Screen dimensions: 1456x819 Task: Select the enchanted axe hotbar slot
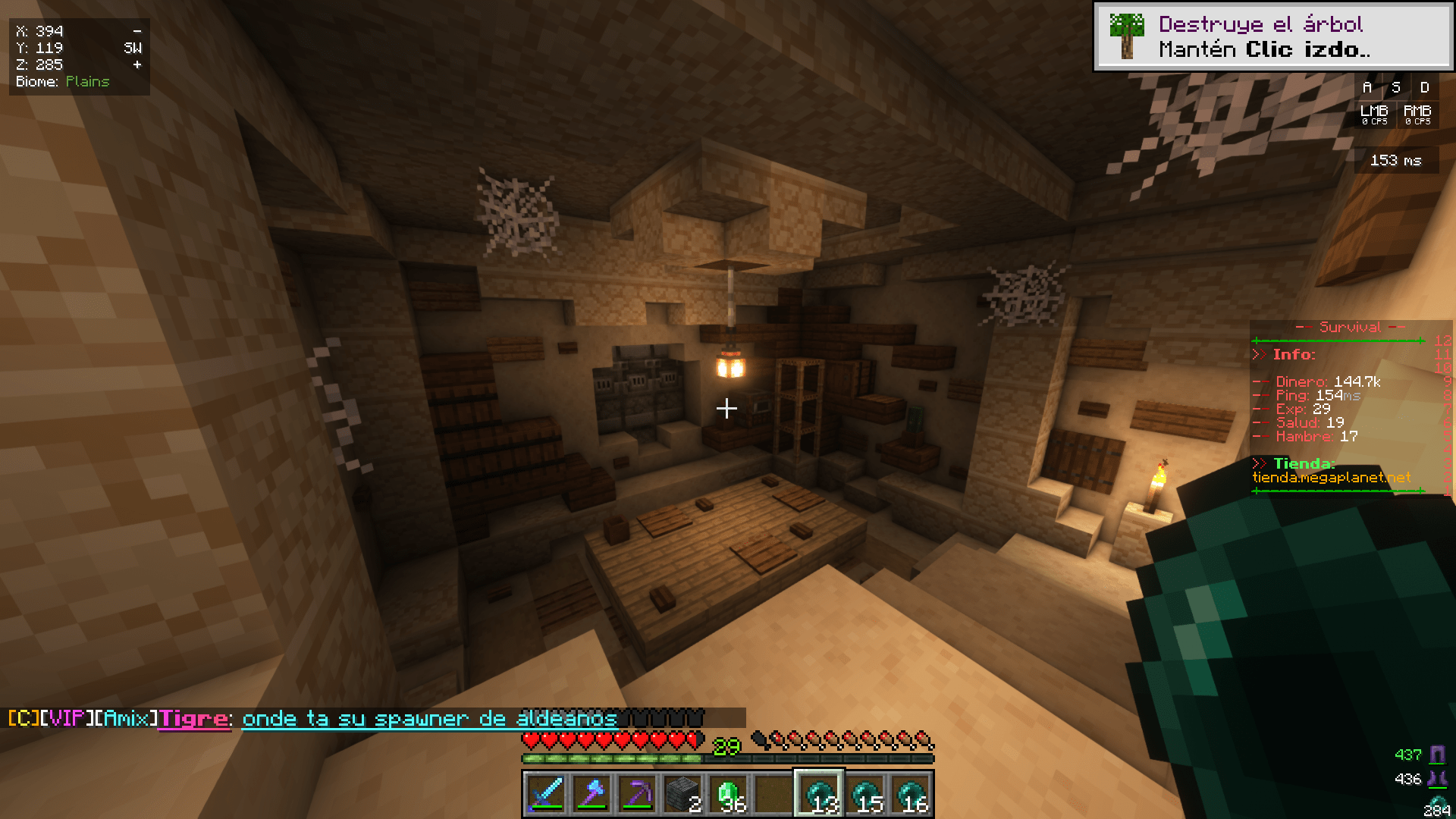(591, 794)
